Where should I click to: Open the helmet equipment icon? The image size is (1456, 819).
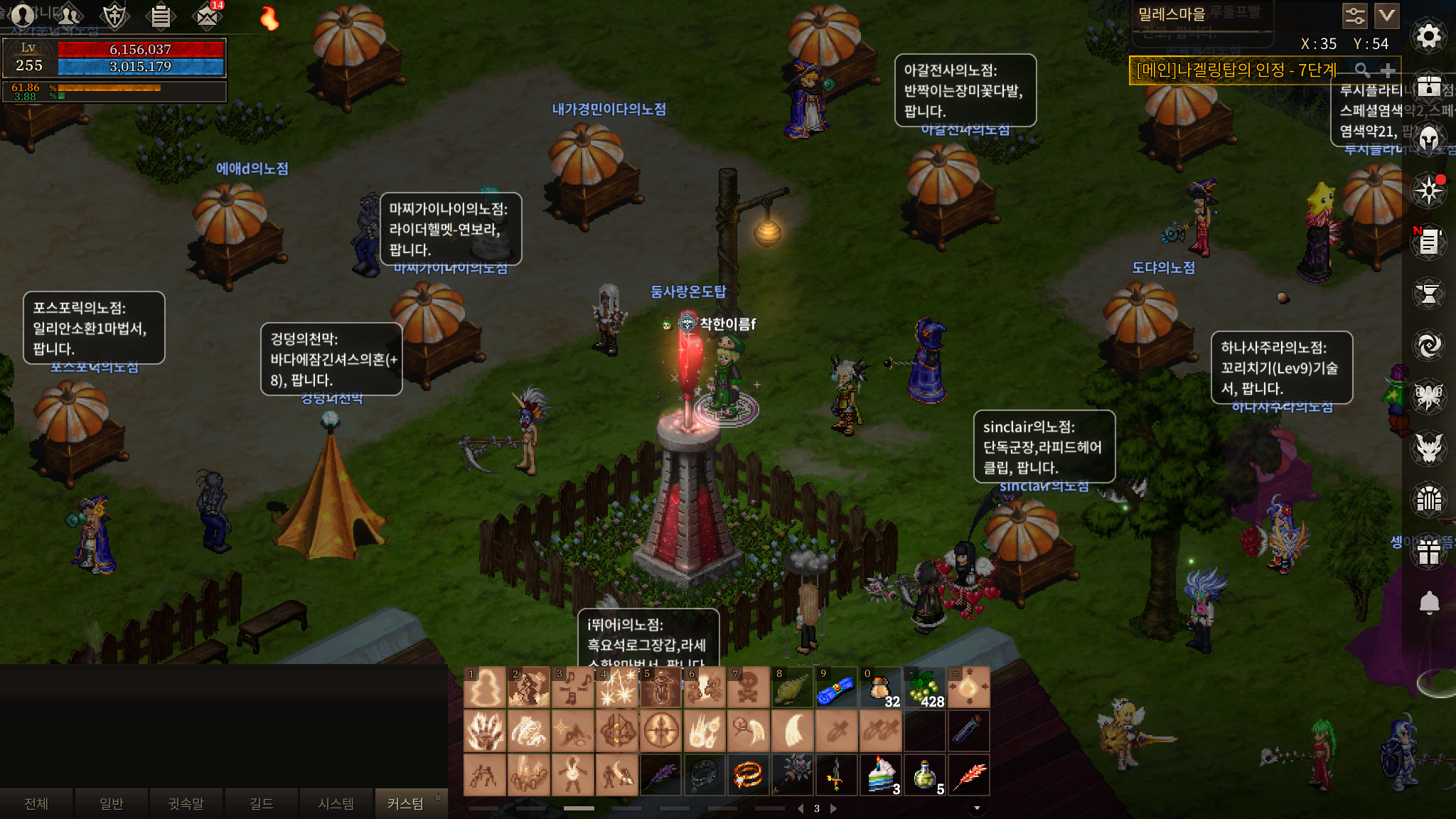[1428, 139]
